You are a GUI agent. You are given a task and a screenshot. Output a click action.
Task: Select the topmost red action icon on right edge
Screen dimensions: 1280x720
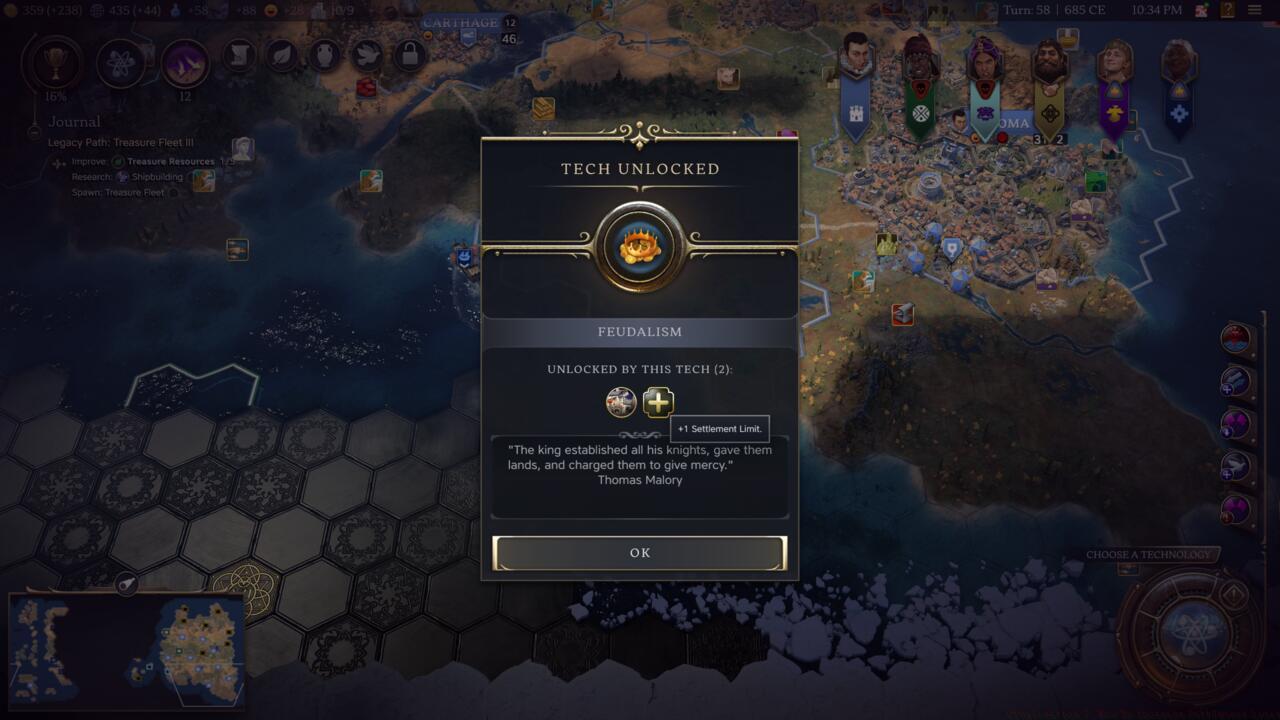coord(1233,339)
